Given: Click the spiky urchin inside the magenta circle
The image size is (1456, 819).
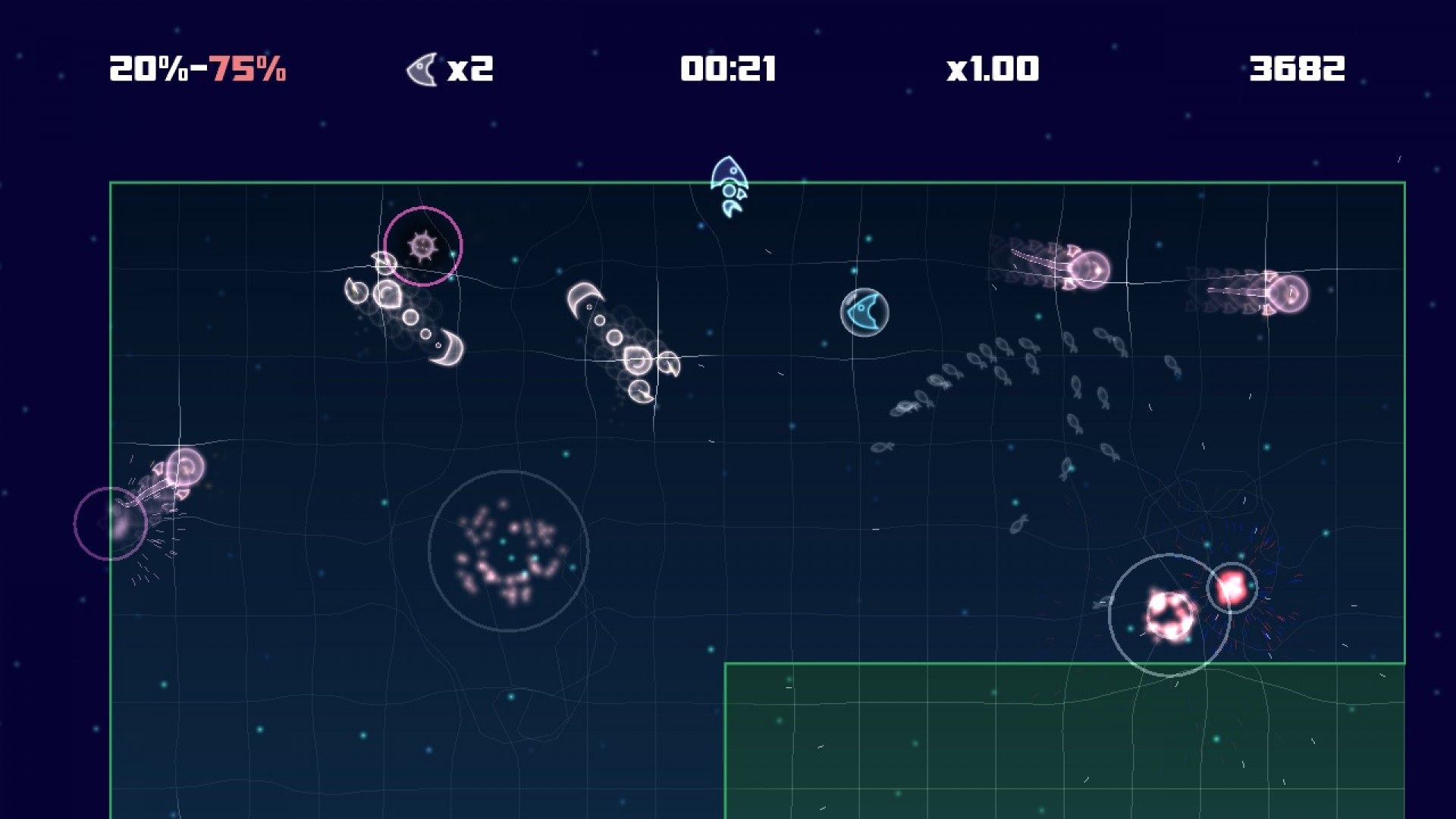Looking at the screenshot, I should tap(422, 245).
